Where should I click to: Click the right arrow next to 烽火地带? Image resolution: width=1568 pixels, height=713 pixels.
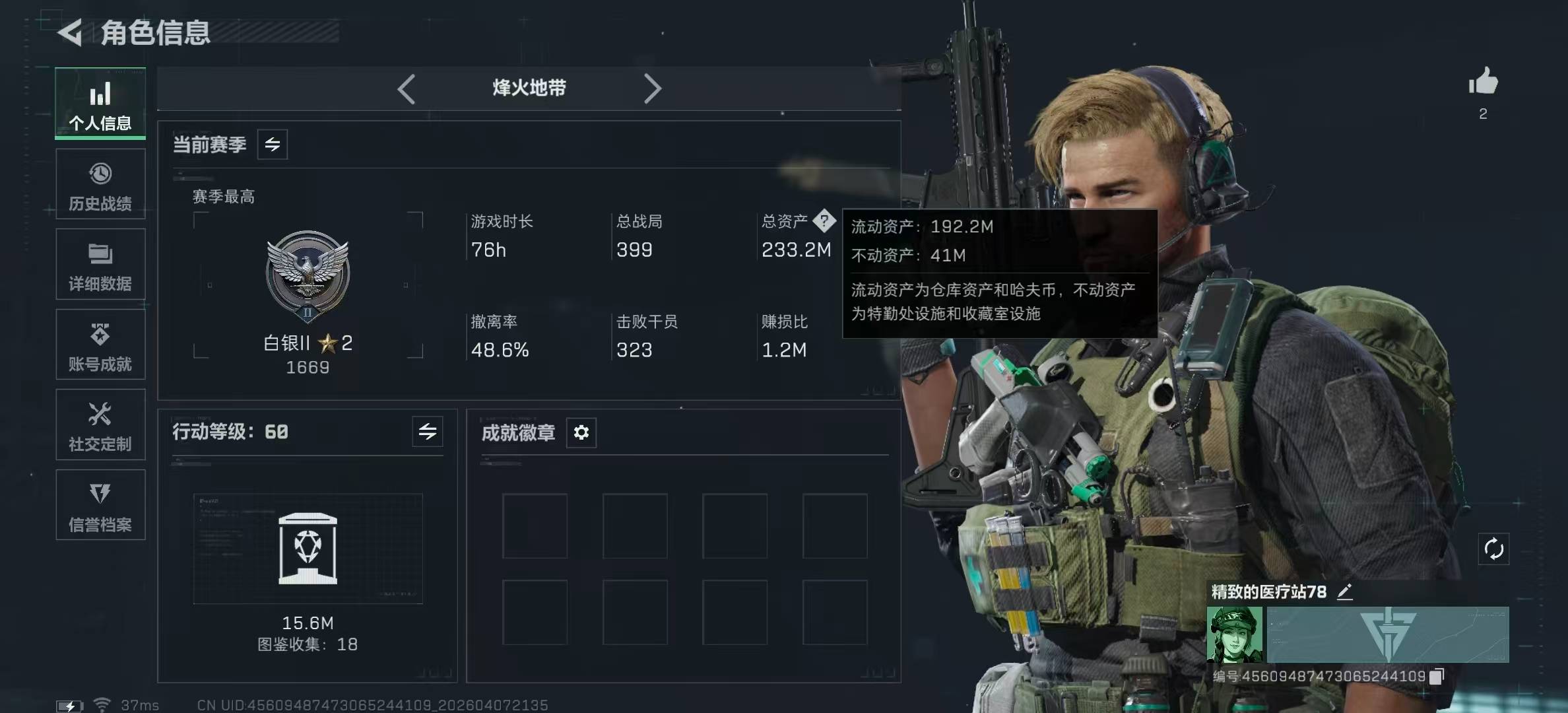point(652,88)
